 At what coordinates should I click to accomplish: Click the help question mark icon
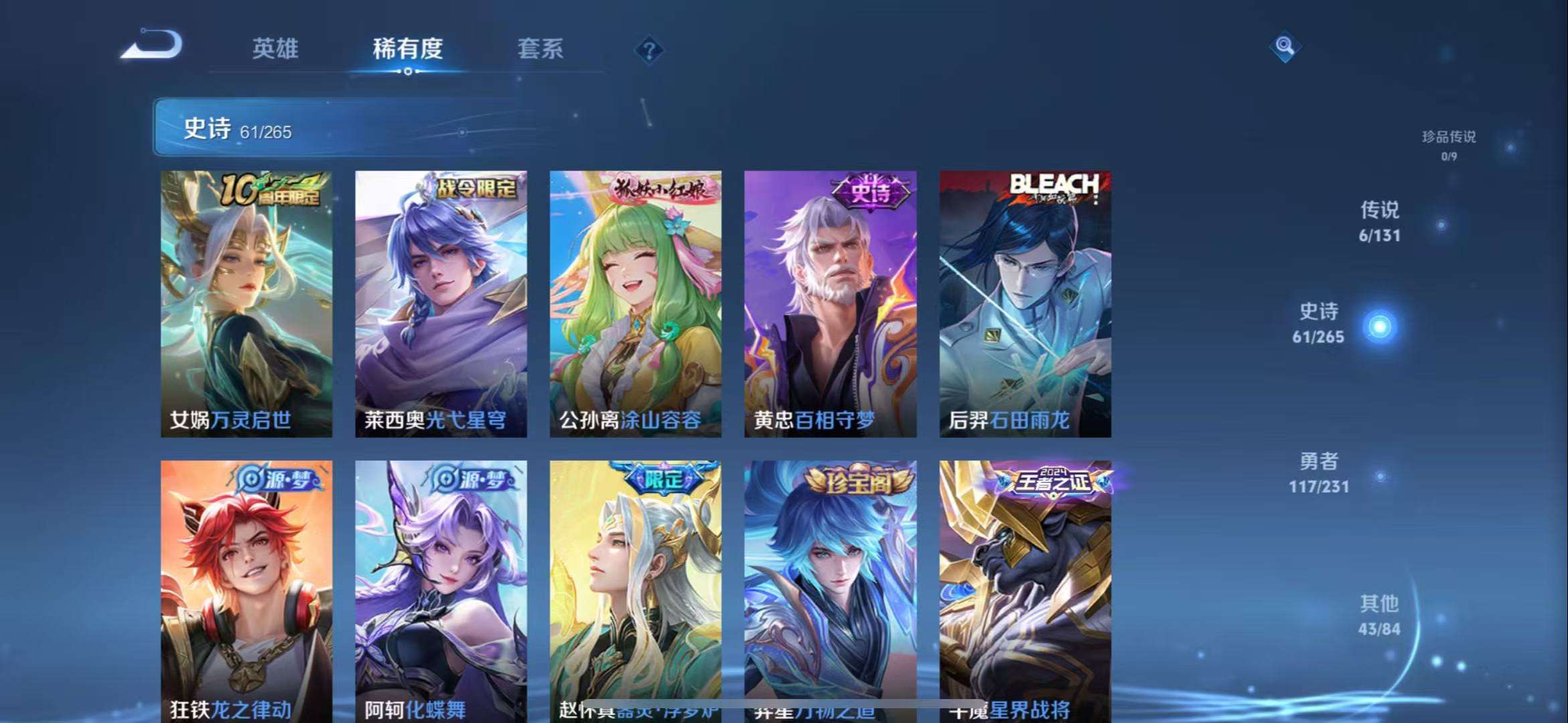[x=648, y=50]
